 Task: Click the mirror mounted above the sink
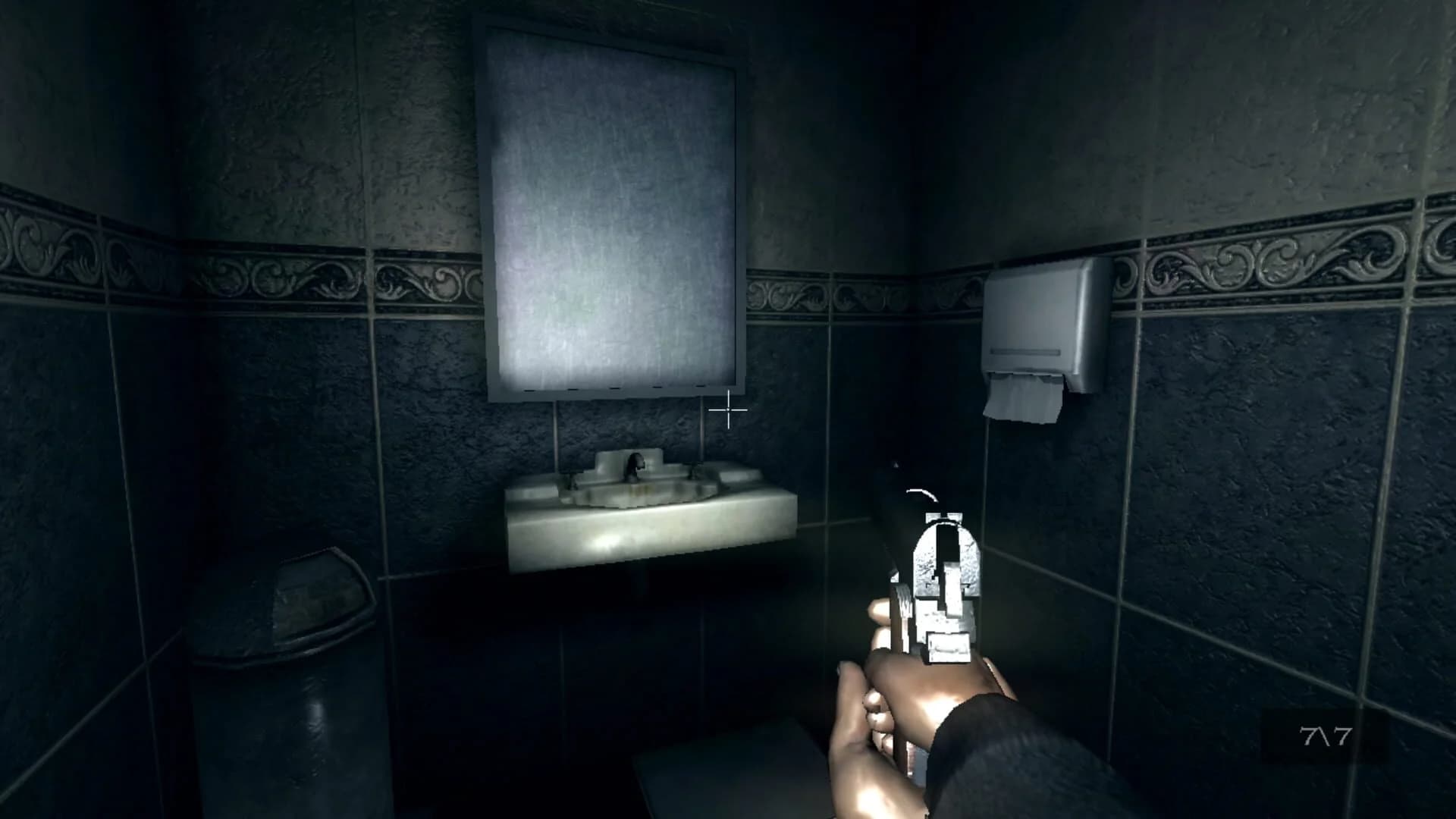[x=607, y=205]
